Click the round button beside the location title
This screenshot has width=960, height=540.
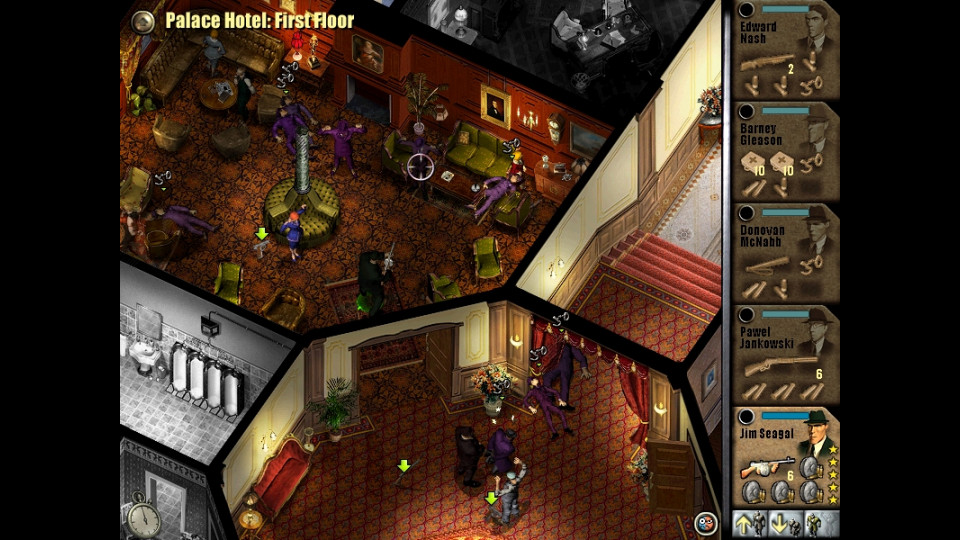(144, 21)
